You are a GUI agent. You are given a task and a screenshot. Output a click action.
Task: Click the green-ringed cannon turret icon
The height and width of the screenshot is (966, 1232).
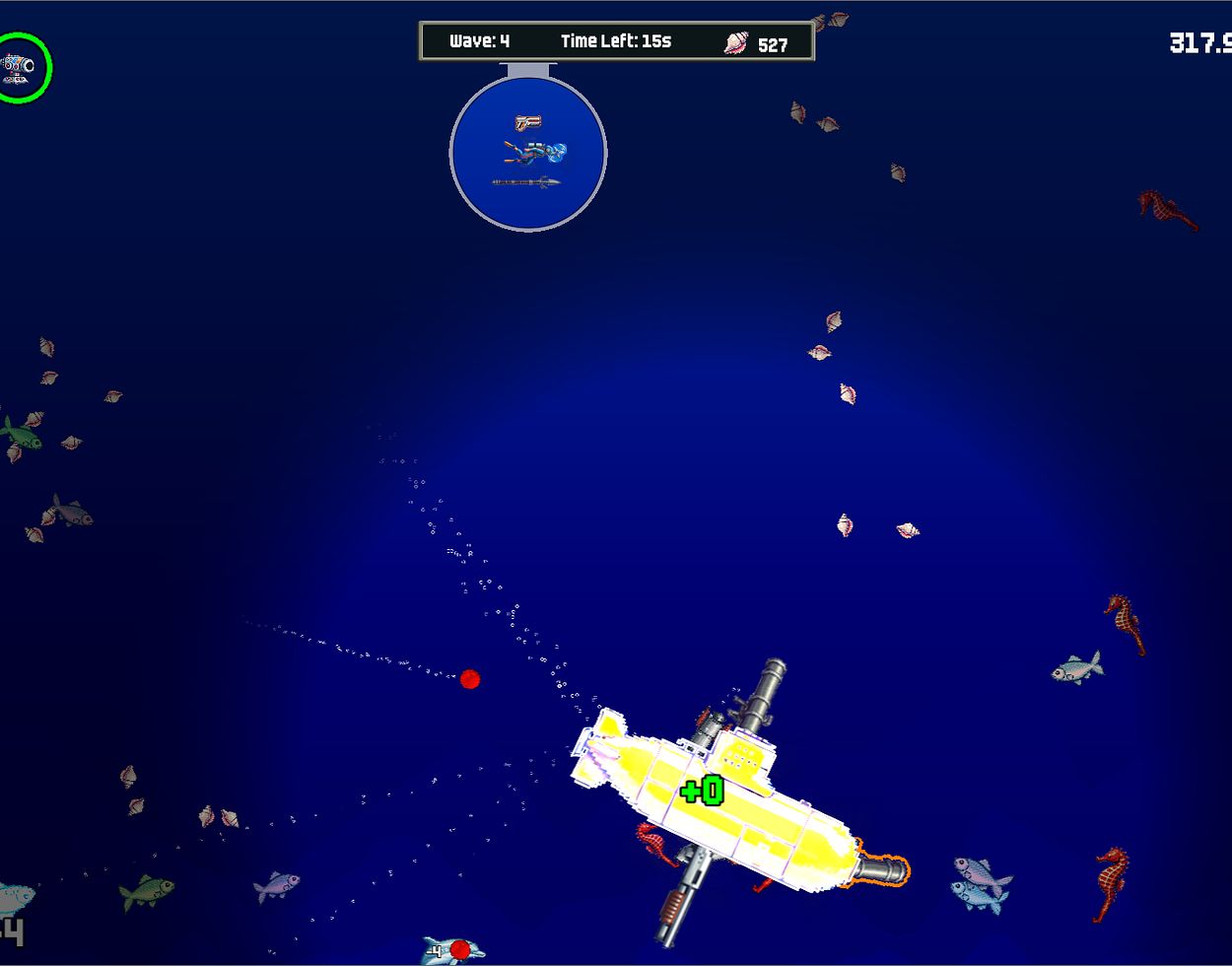tap(19, 67)
